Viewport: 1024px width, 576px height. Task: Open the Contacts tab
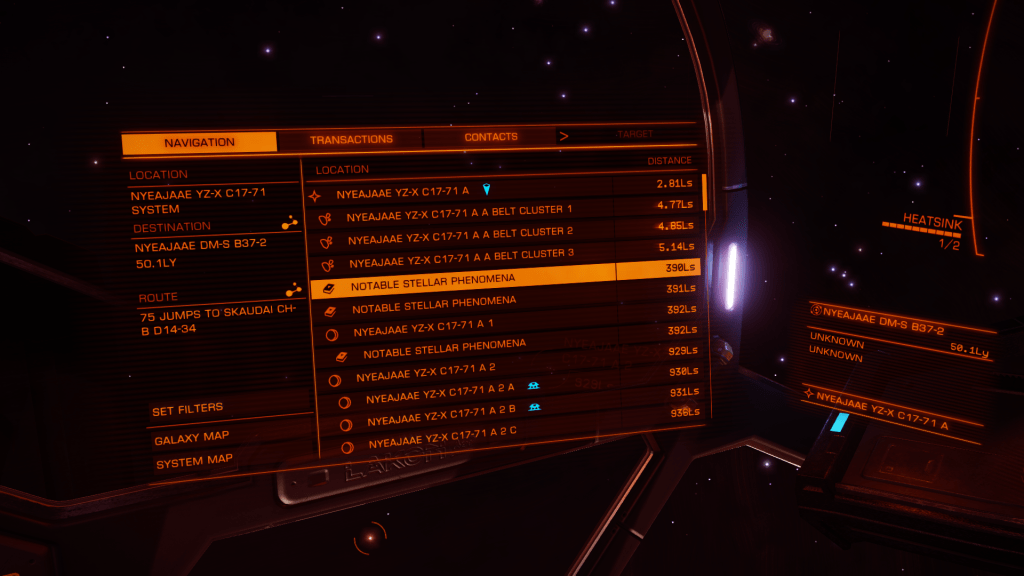pos(491,137)
